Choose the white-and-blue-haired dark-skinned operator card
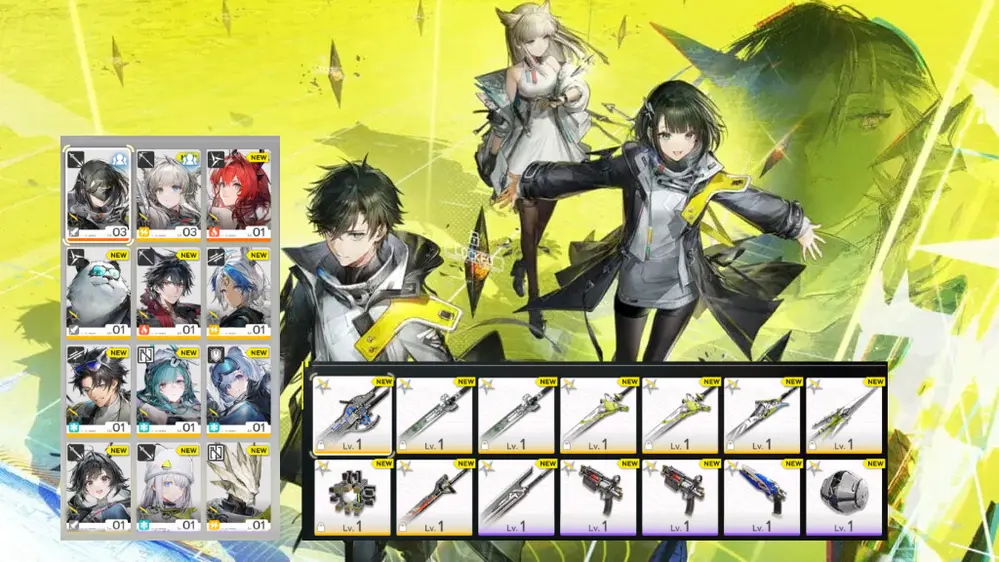This screenshot has width=999, height=562. point(239,293)
